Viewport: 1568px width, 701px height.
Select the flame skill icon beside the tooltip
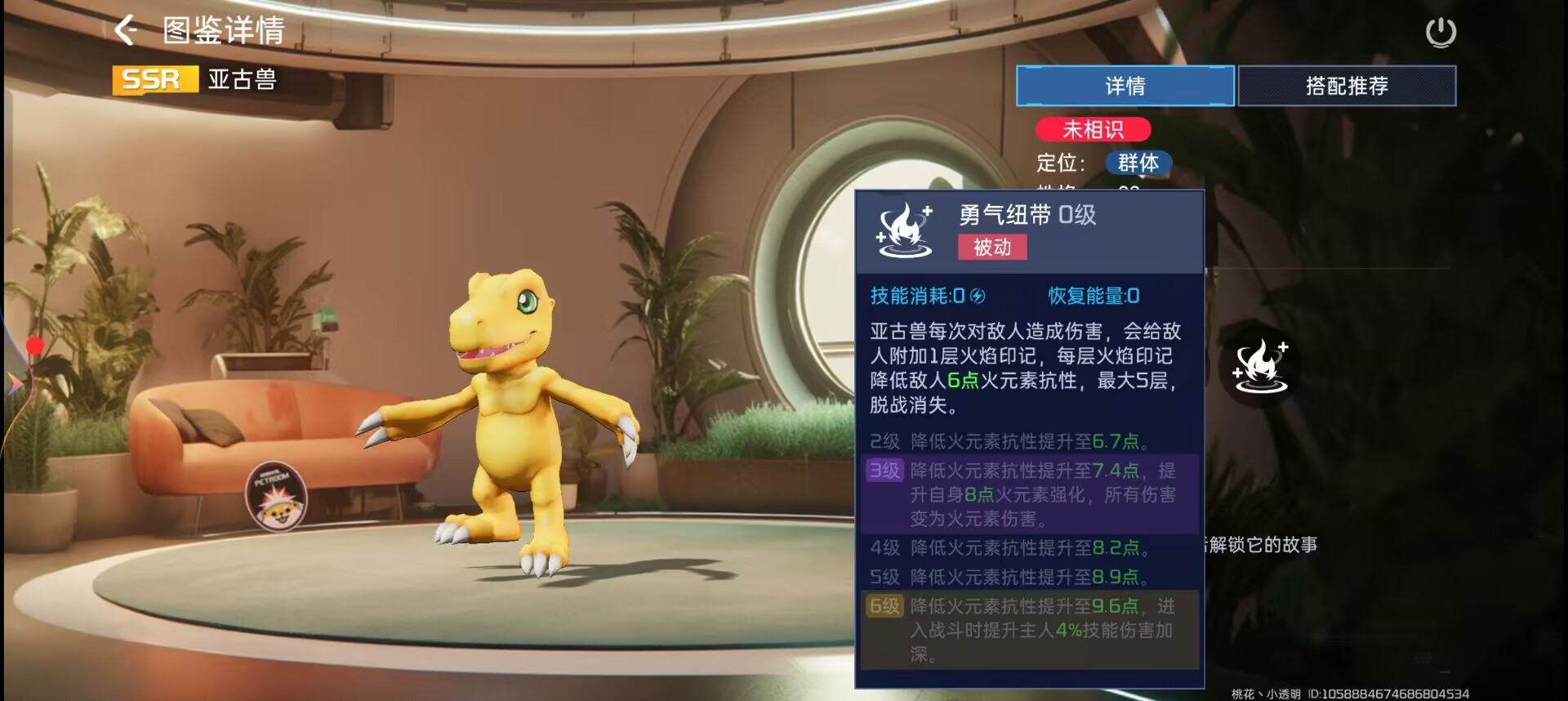click(x=1260, y=366)
